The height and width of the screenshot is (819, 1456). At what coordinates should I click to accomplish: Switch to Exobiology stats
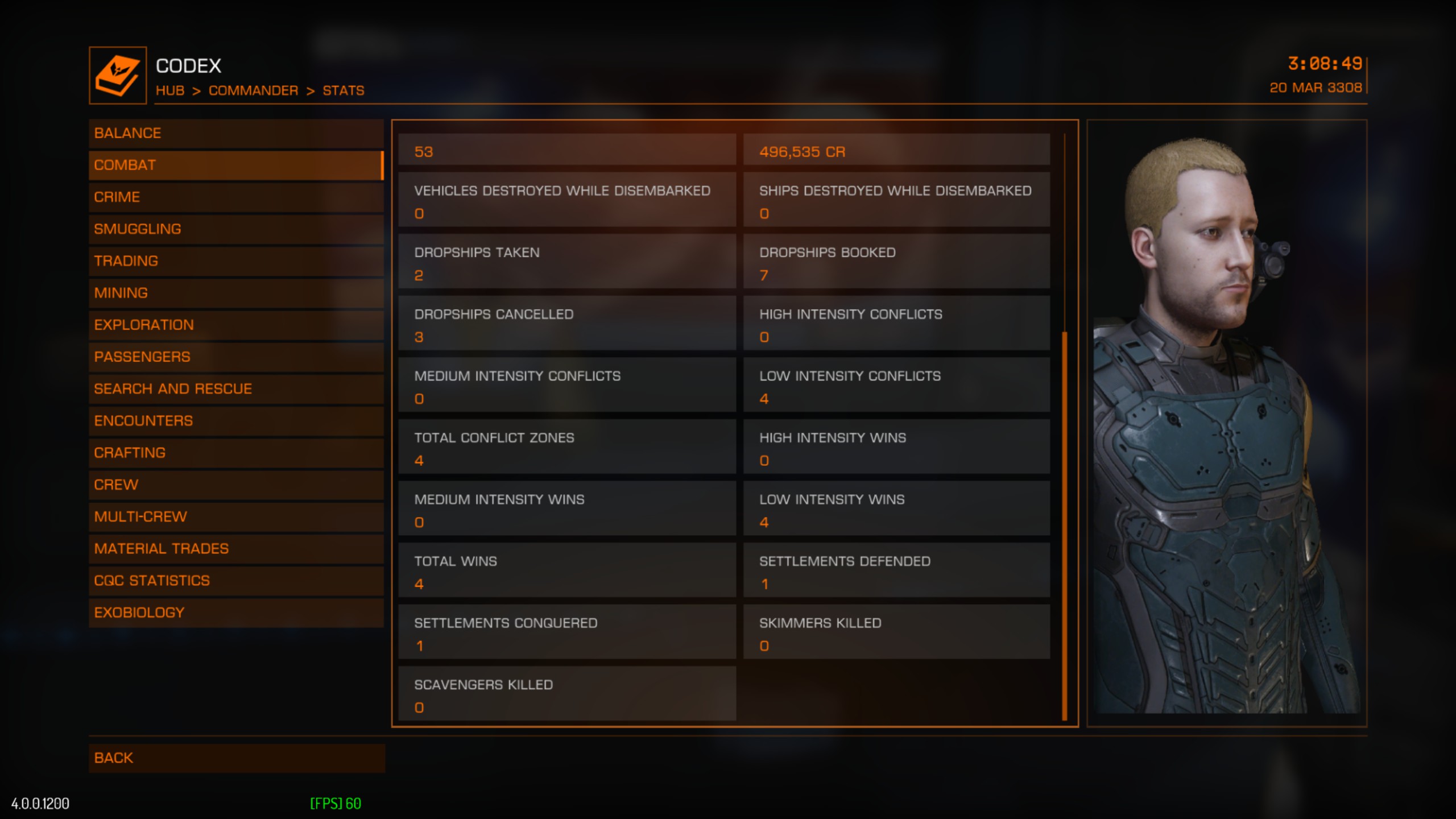pos(235,613)
